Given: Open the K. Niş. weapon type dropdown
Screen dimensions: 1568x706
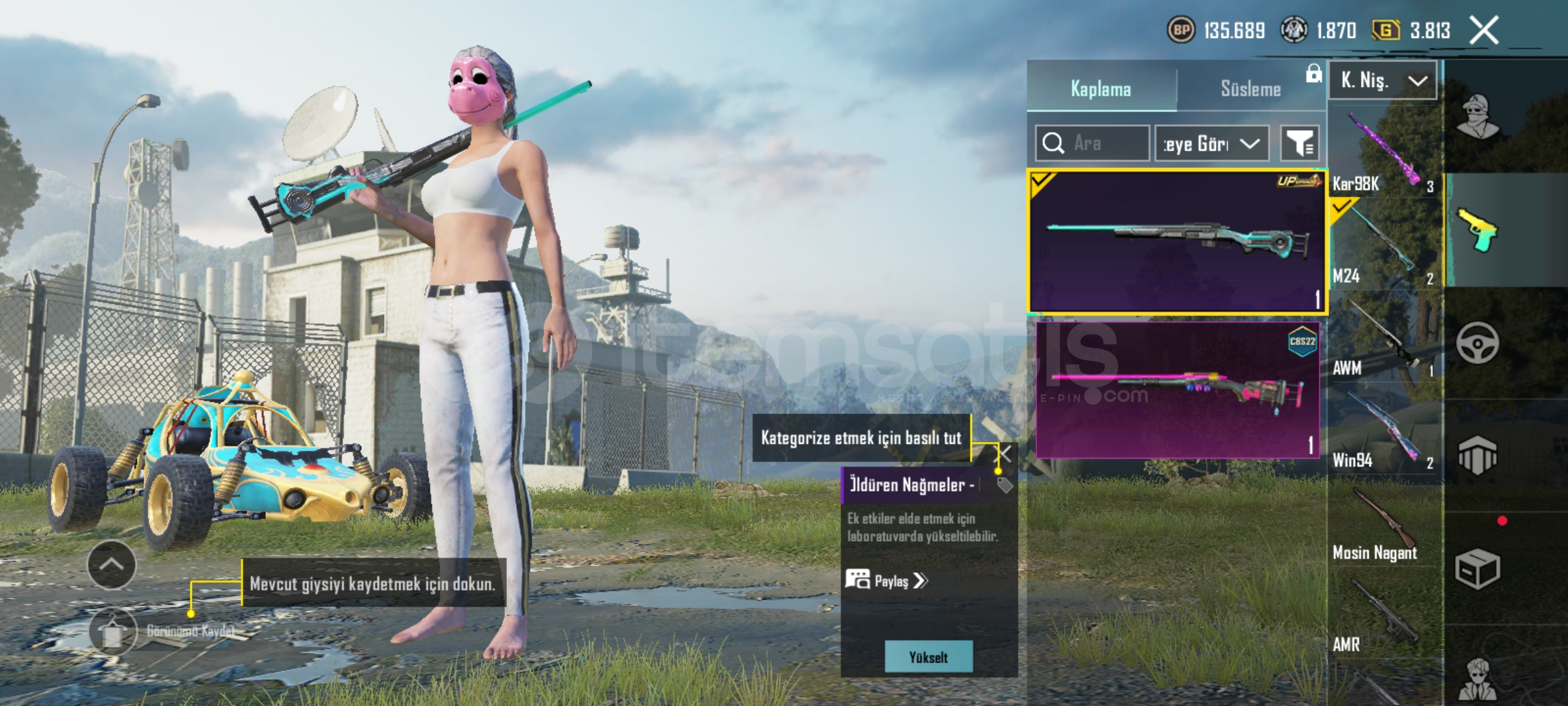Looking at the screenshot, I should 1382,80.
